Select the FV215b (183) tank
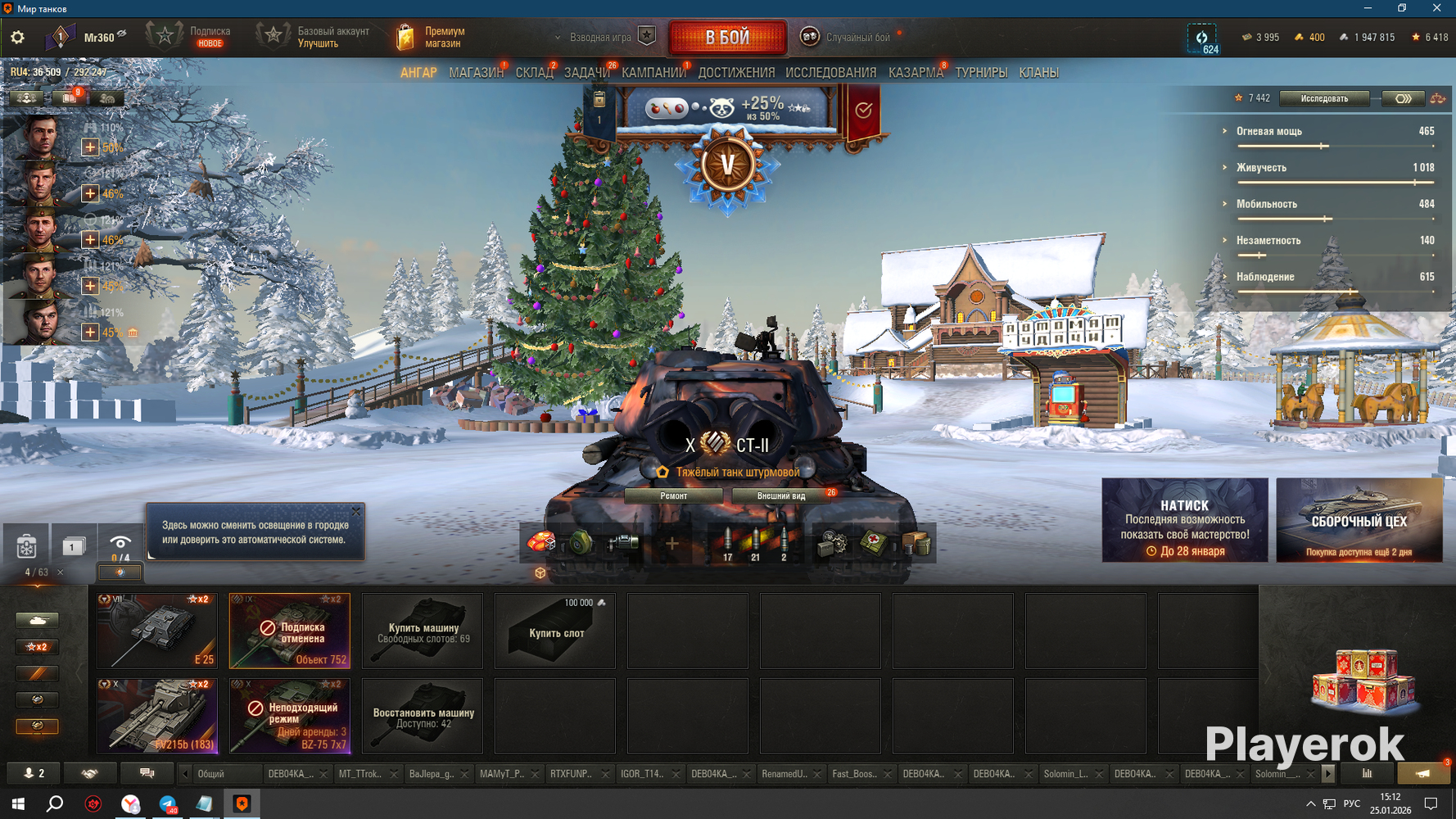Image resolution: width=1456 pixels, height=819 pixels. pos(157,715)
